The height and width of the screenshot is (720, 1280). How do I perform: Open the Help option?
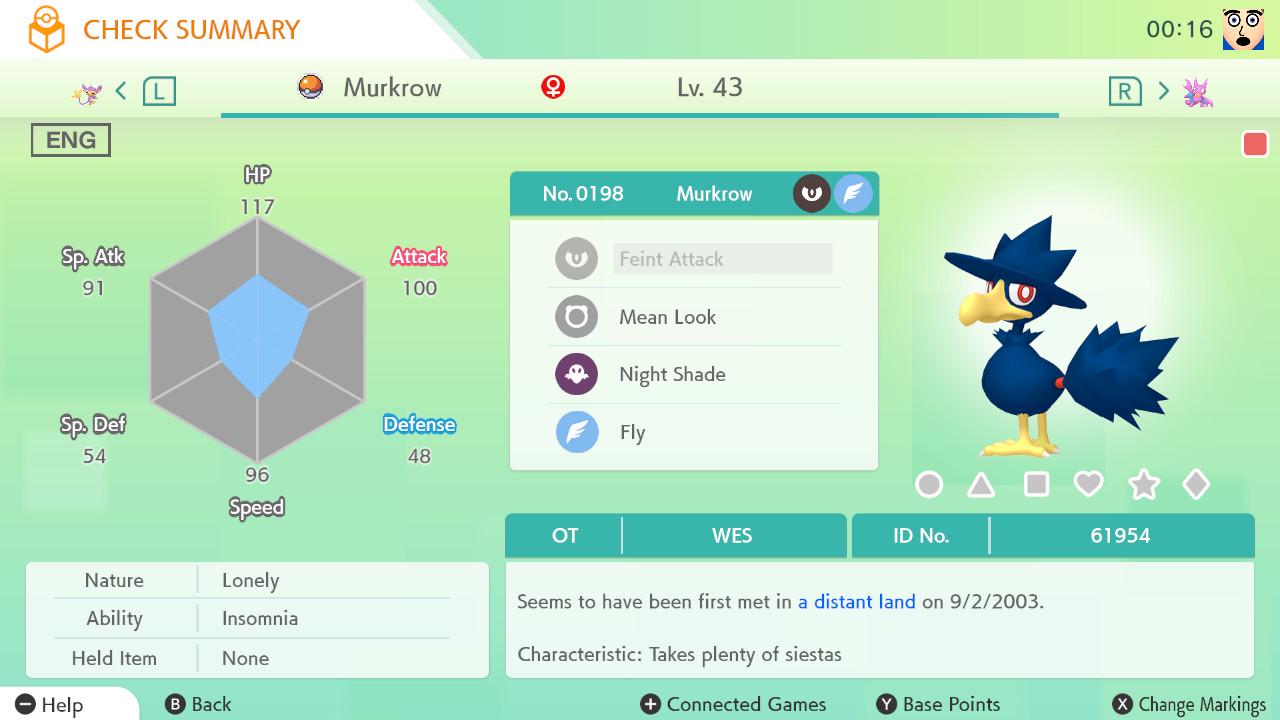tap(50, 704)
